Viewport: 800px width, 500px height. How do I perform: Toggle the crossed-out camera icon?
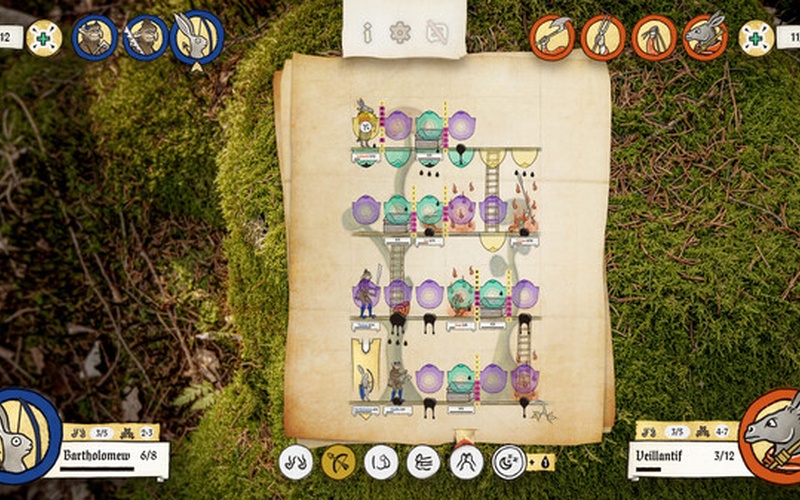tap(436, 33)
